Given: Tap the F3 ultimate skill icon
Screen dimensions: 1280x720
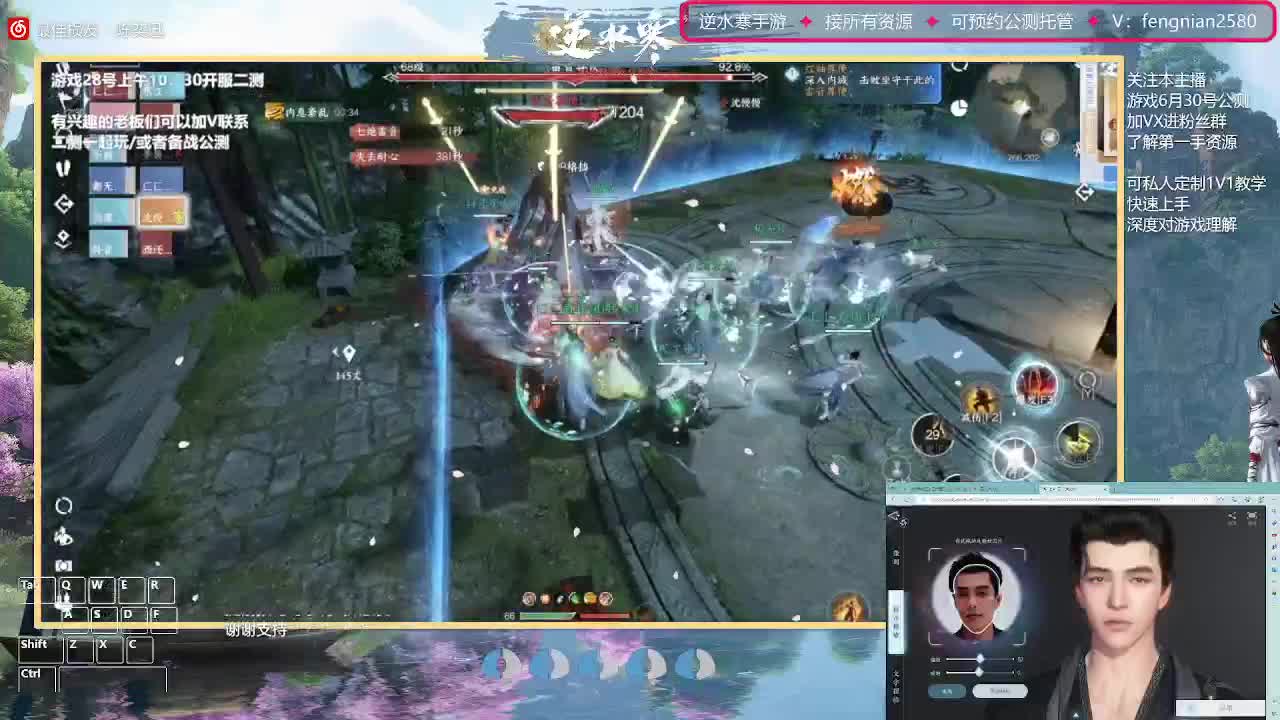Looking at the screenshot, I should (1035, 388).
